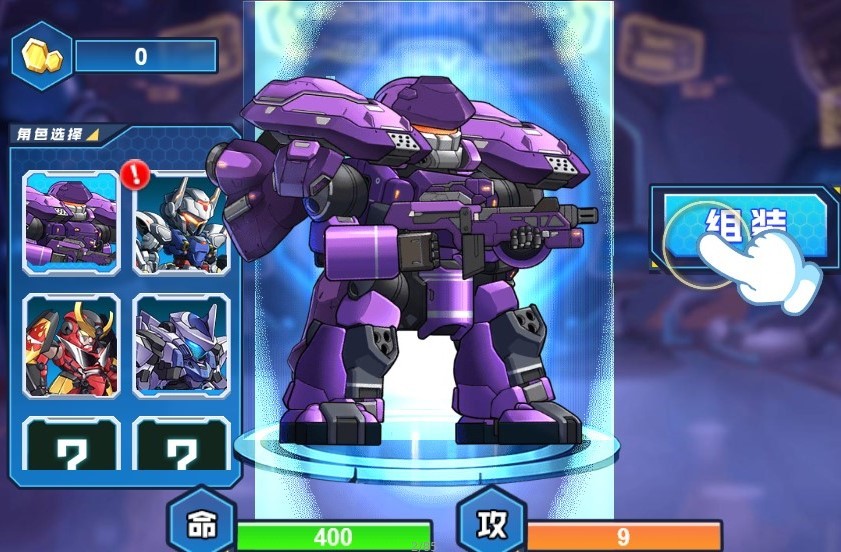
Task: Select the purple heavy mech portrait
Action: [71, 222]
